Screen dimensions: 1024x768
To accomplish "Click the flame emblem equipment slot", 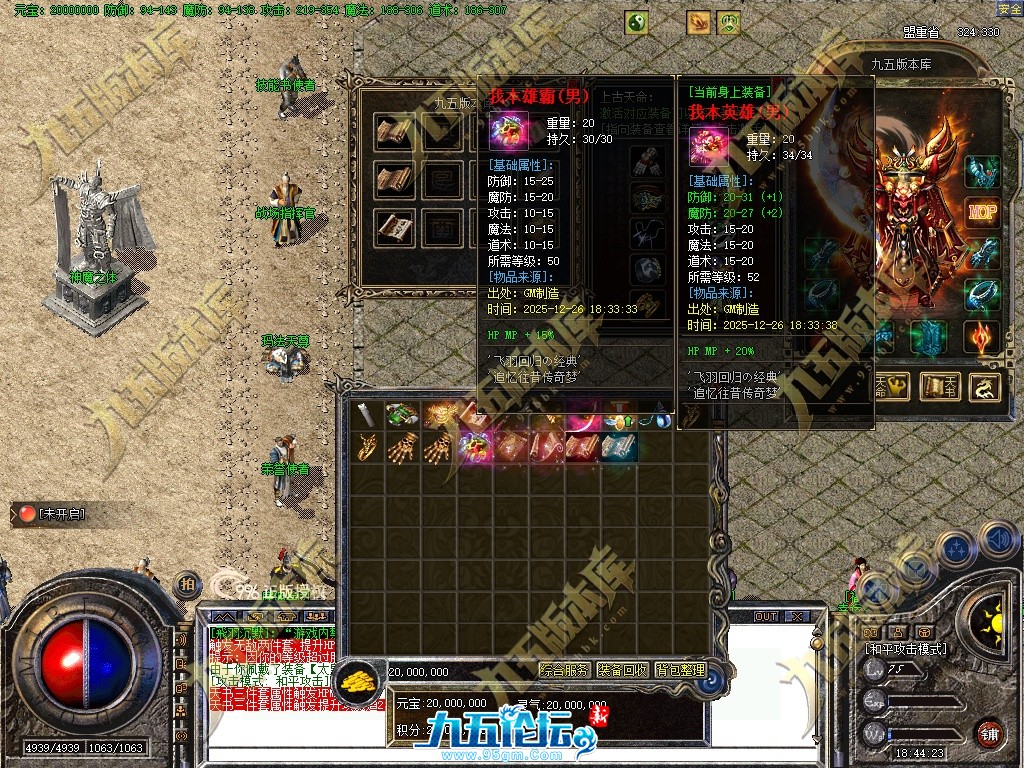I will (982, 336).
